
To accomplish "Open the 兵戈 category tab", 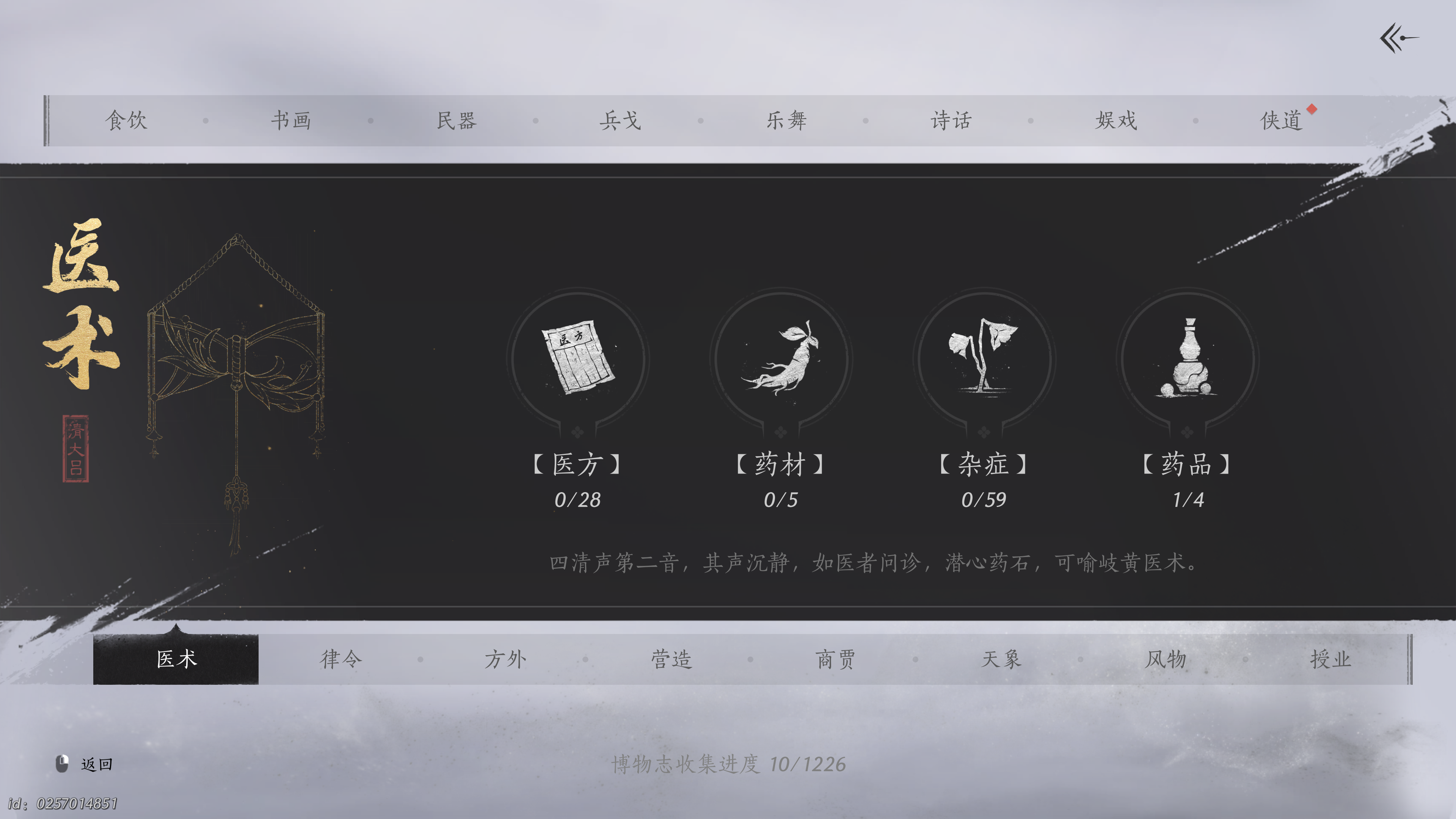I will pos(620,120).
